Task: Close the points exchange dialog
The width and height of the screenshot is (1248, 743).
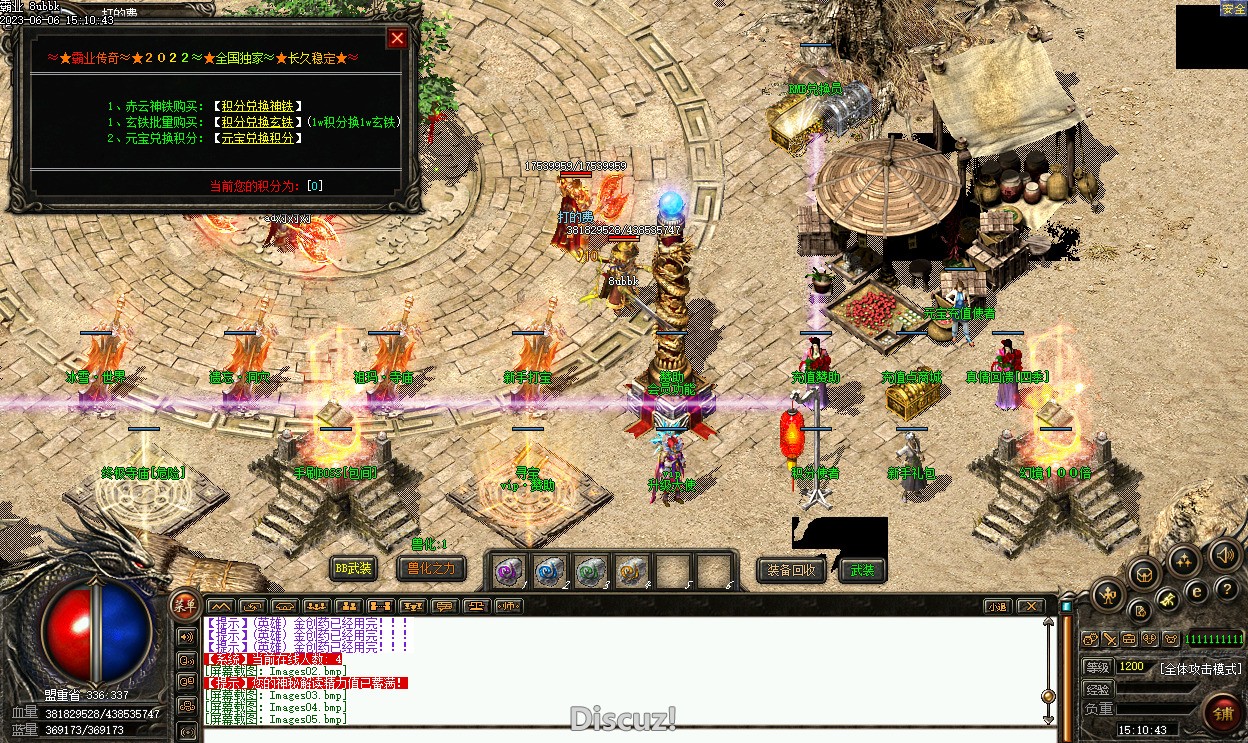Action: click(x=397, y=38)
